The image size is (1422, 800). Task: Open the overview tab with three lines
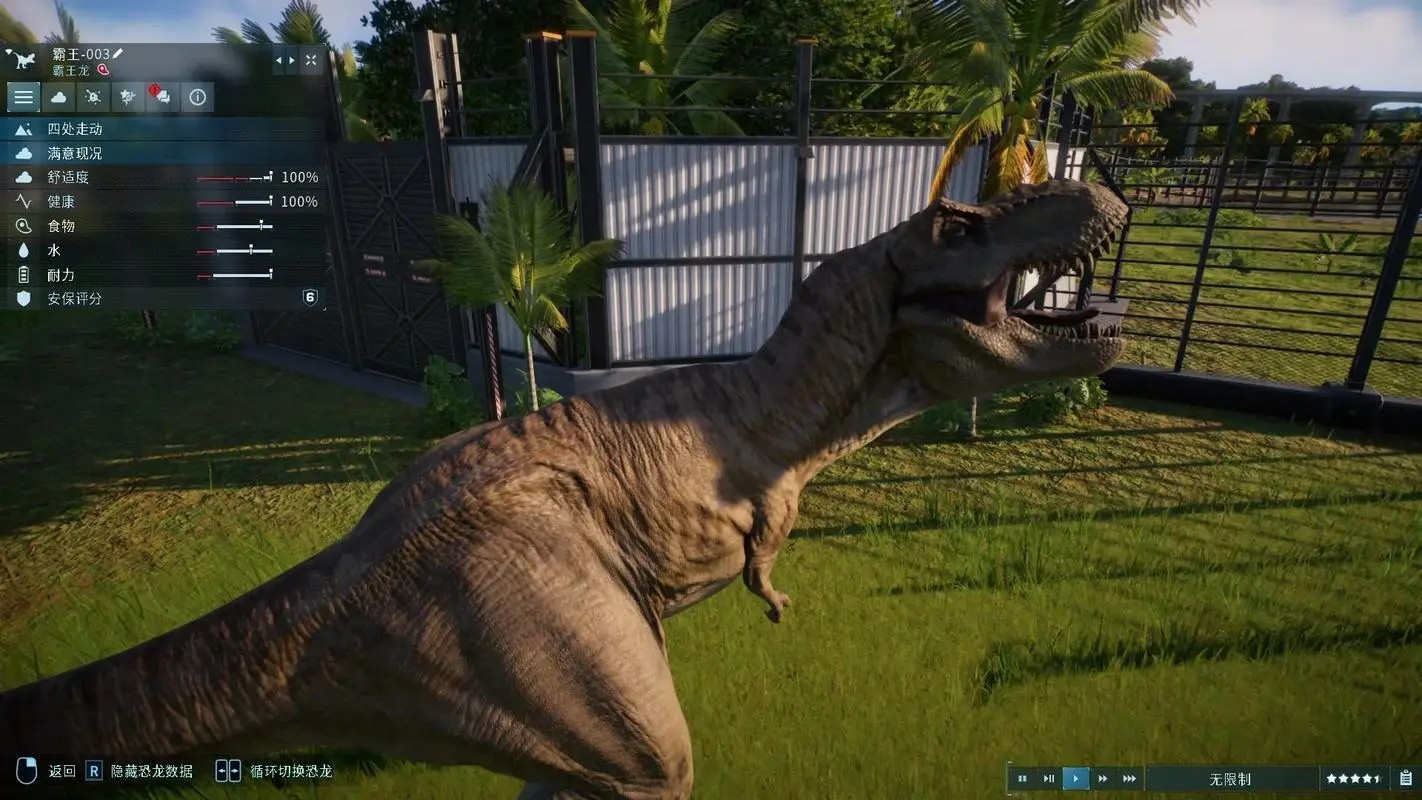click(x=24, y=97)
